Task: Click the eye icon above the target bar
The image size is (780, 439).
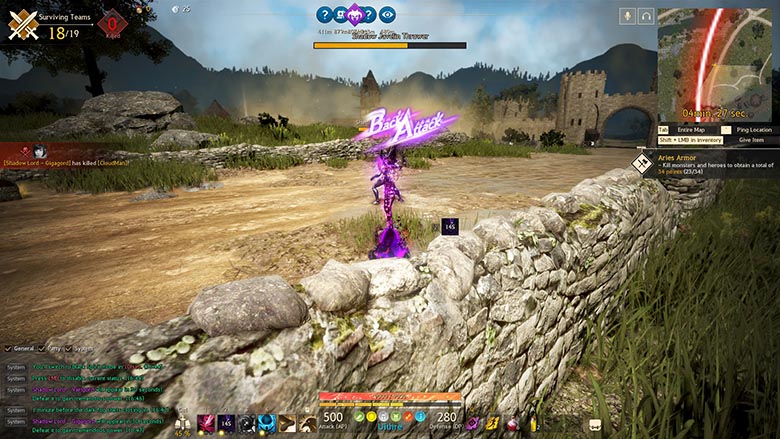Action: [387, 14]
